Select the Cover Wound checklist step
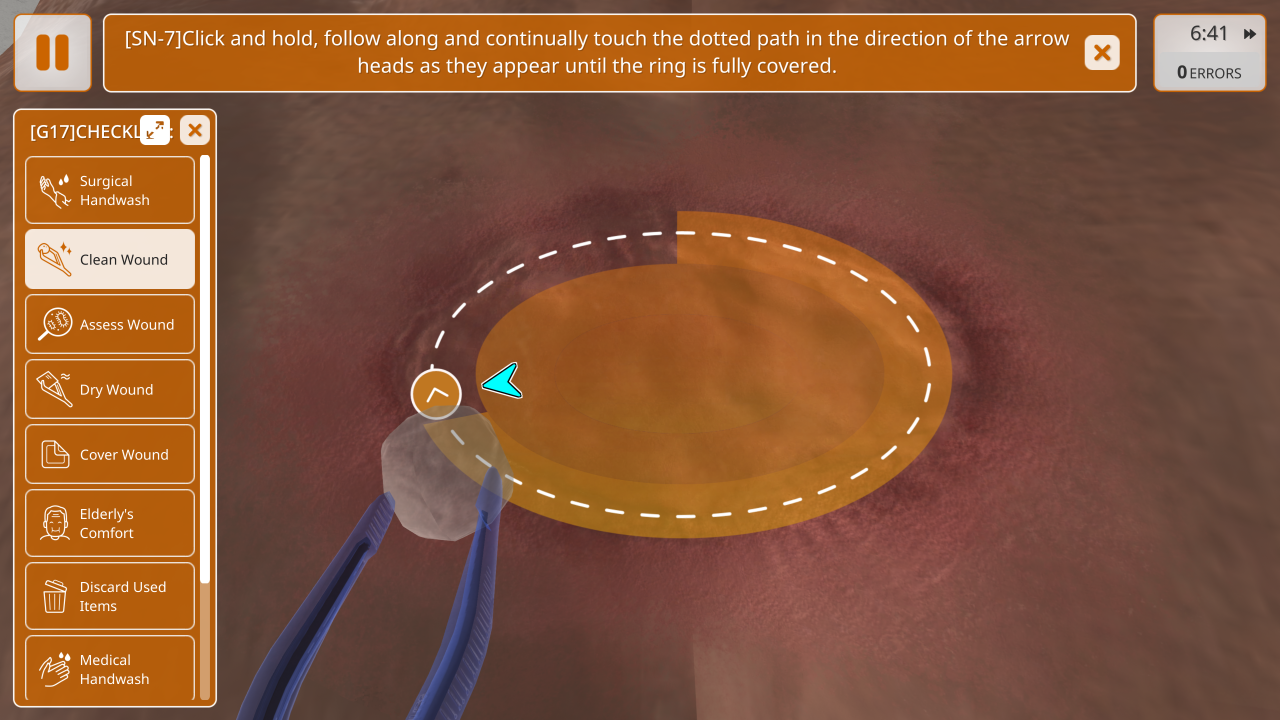 pos(110,455)
